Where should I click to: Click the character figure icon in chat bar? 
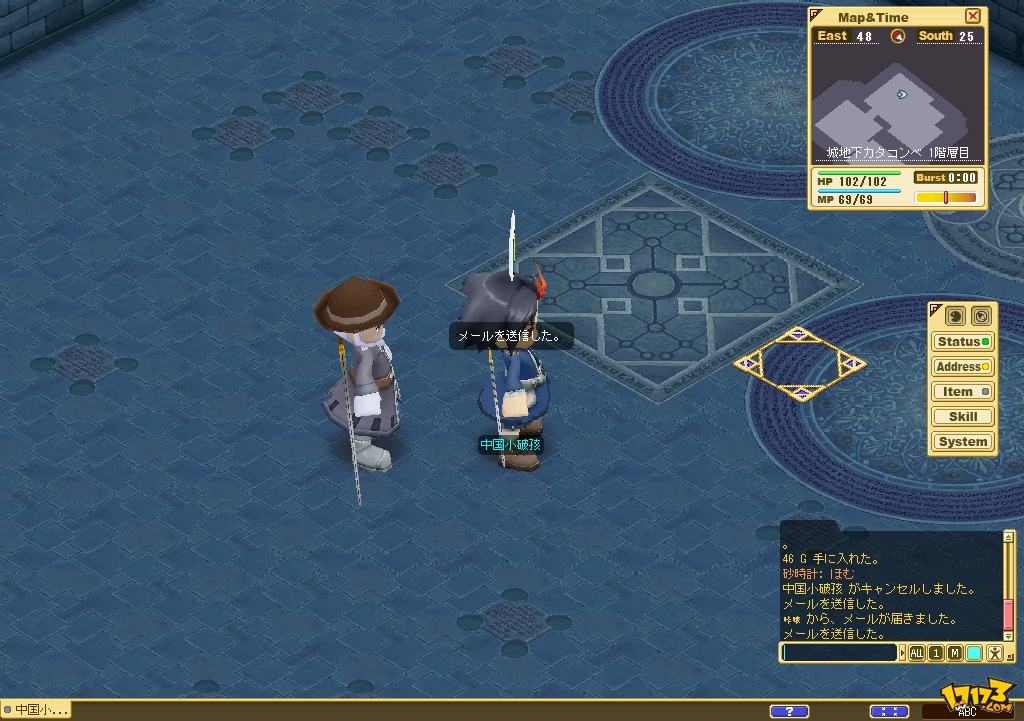(x=995, y=653)
